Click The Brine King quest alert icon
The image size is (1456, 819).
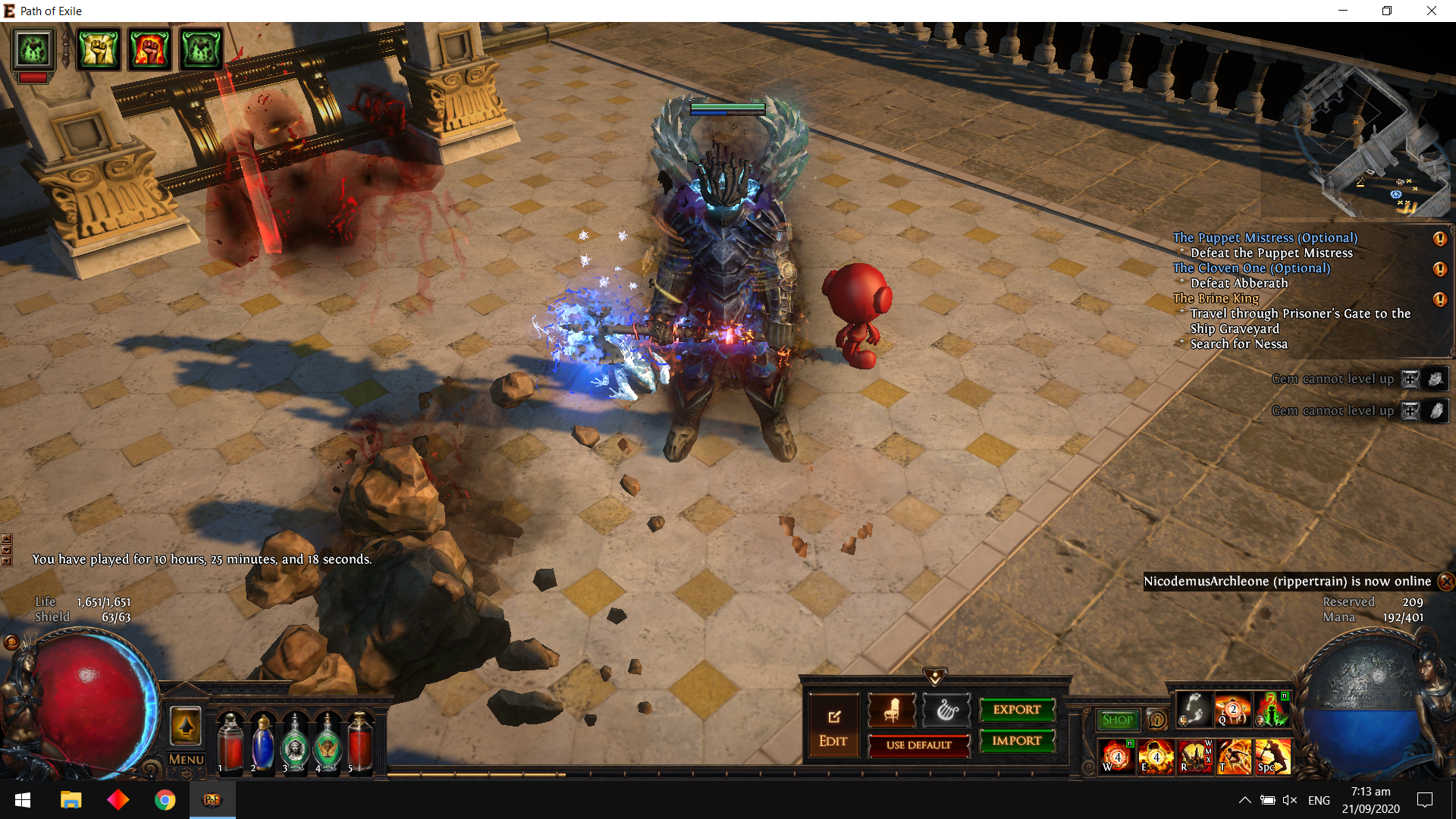[1439, 300]
